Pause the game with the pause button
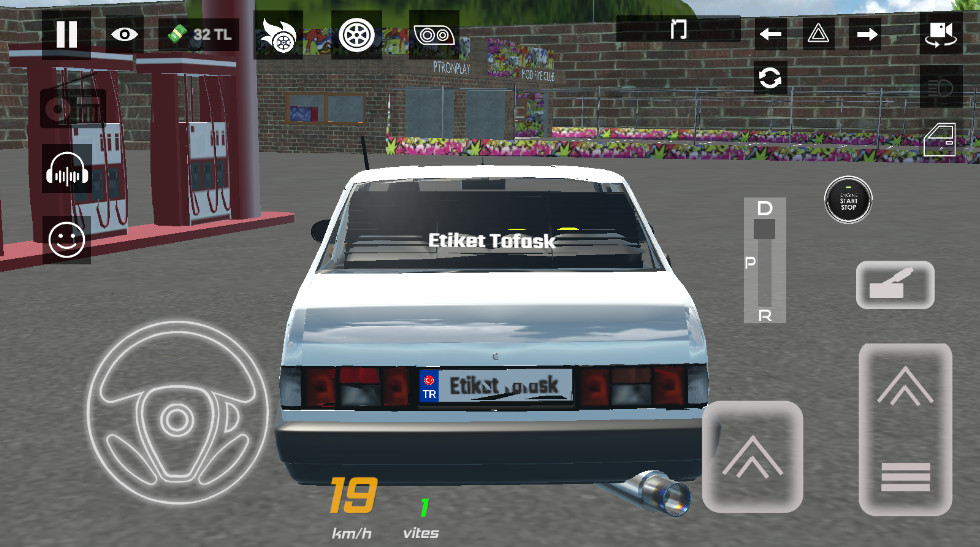This screenshot has height=547, width=980. [x=66, y=34]
